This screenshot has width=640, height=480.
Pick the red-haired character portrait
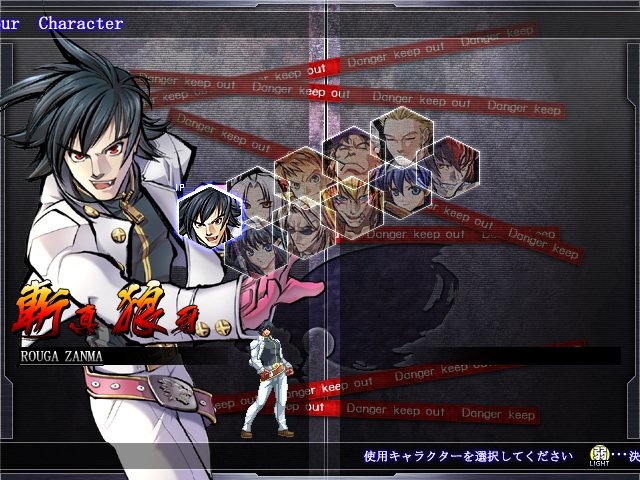pyautogui.click(x=447, y=164)
